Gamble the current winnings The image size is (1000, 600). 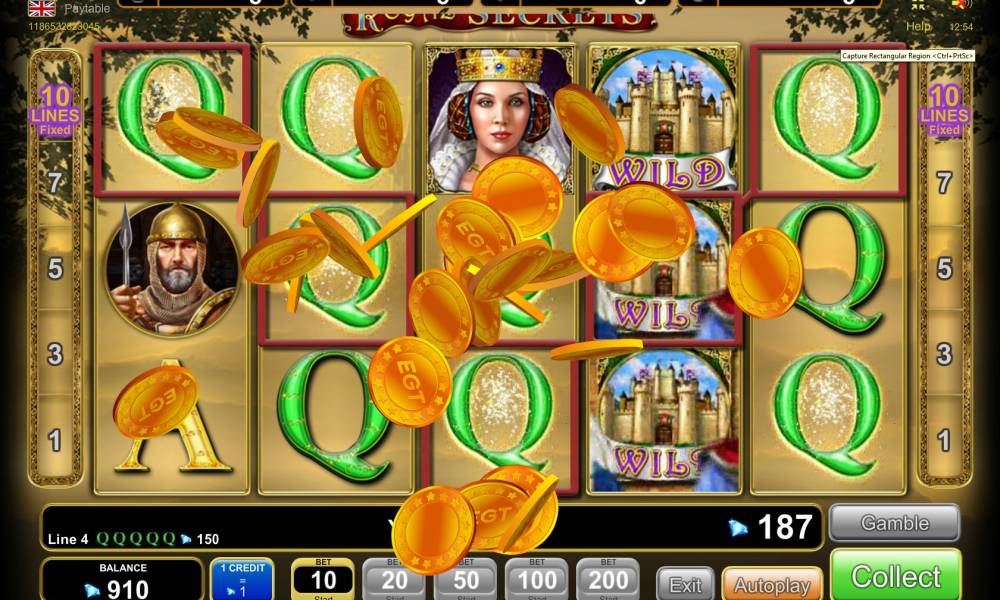[894, 523]
